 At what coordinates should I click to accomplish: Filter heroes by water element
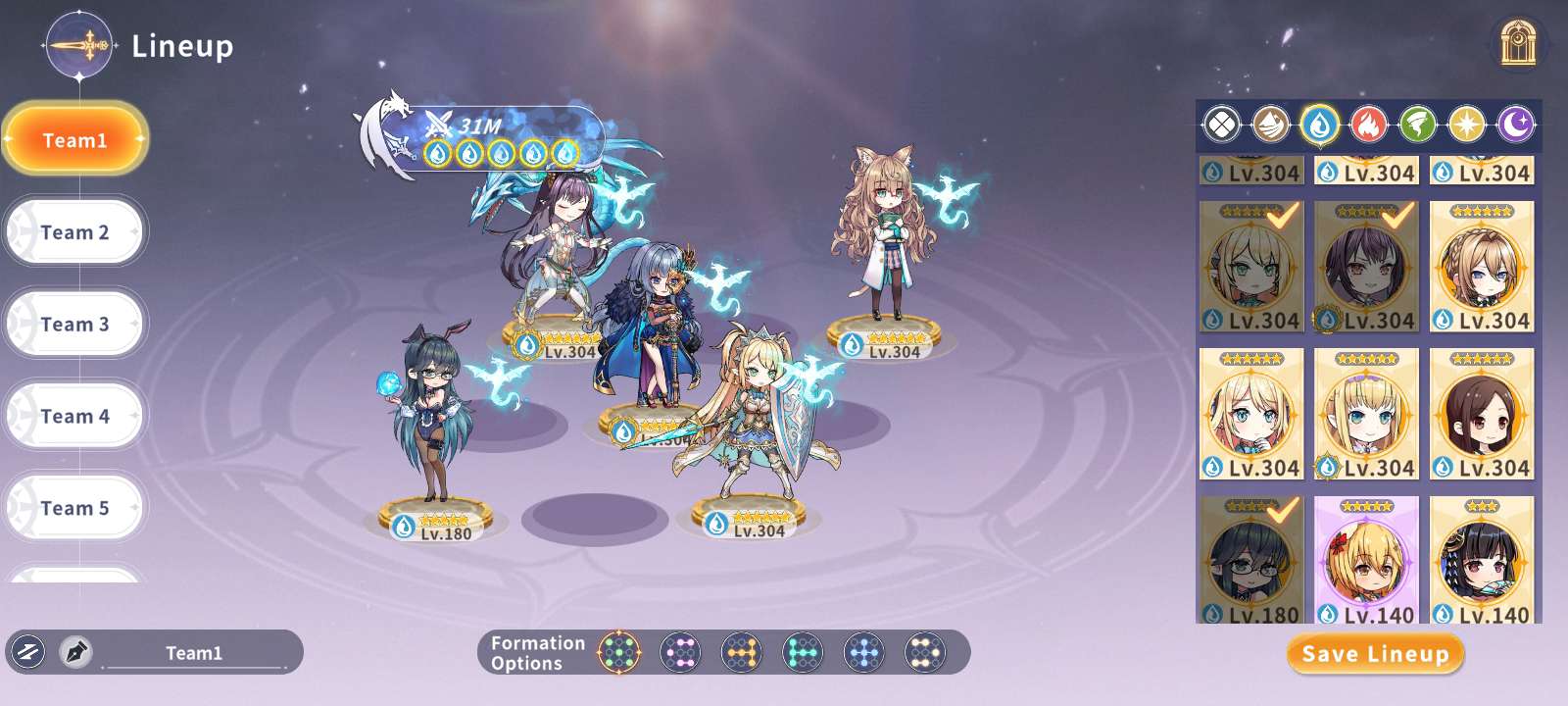coord(1320,125)
